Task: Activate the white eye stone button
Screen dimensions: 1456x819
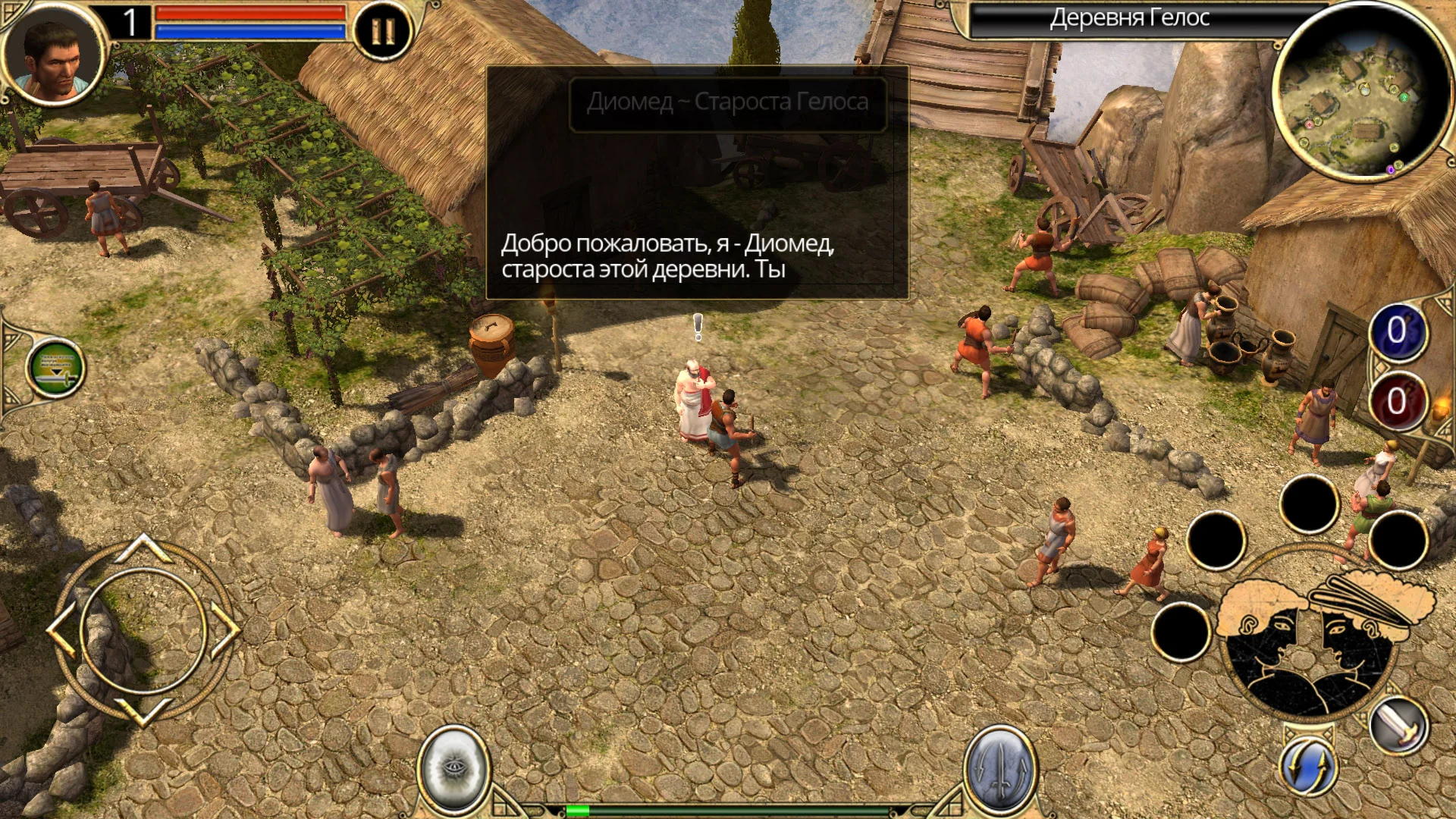Action: coord(453,767)
